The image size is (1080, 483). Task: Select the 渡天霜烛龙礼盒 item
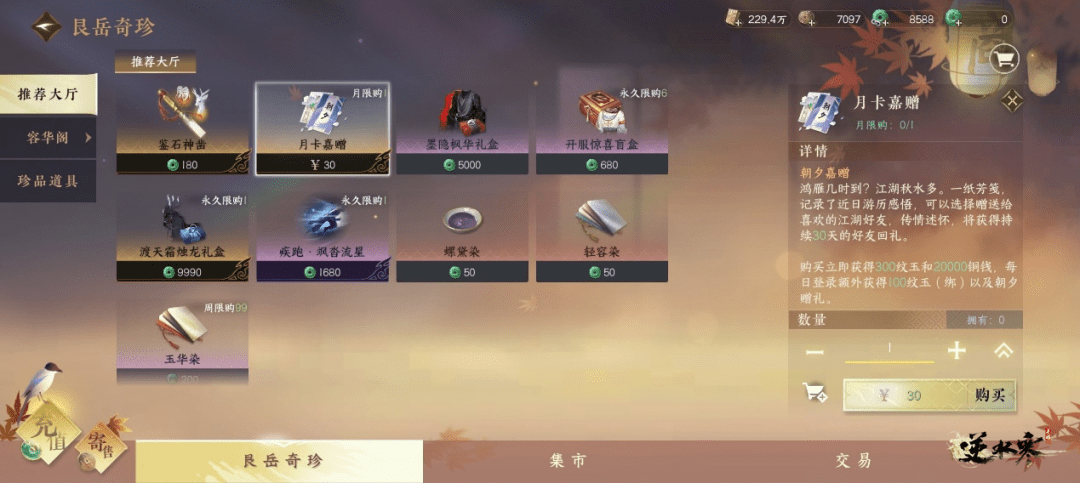[182, 237]
